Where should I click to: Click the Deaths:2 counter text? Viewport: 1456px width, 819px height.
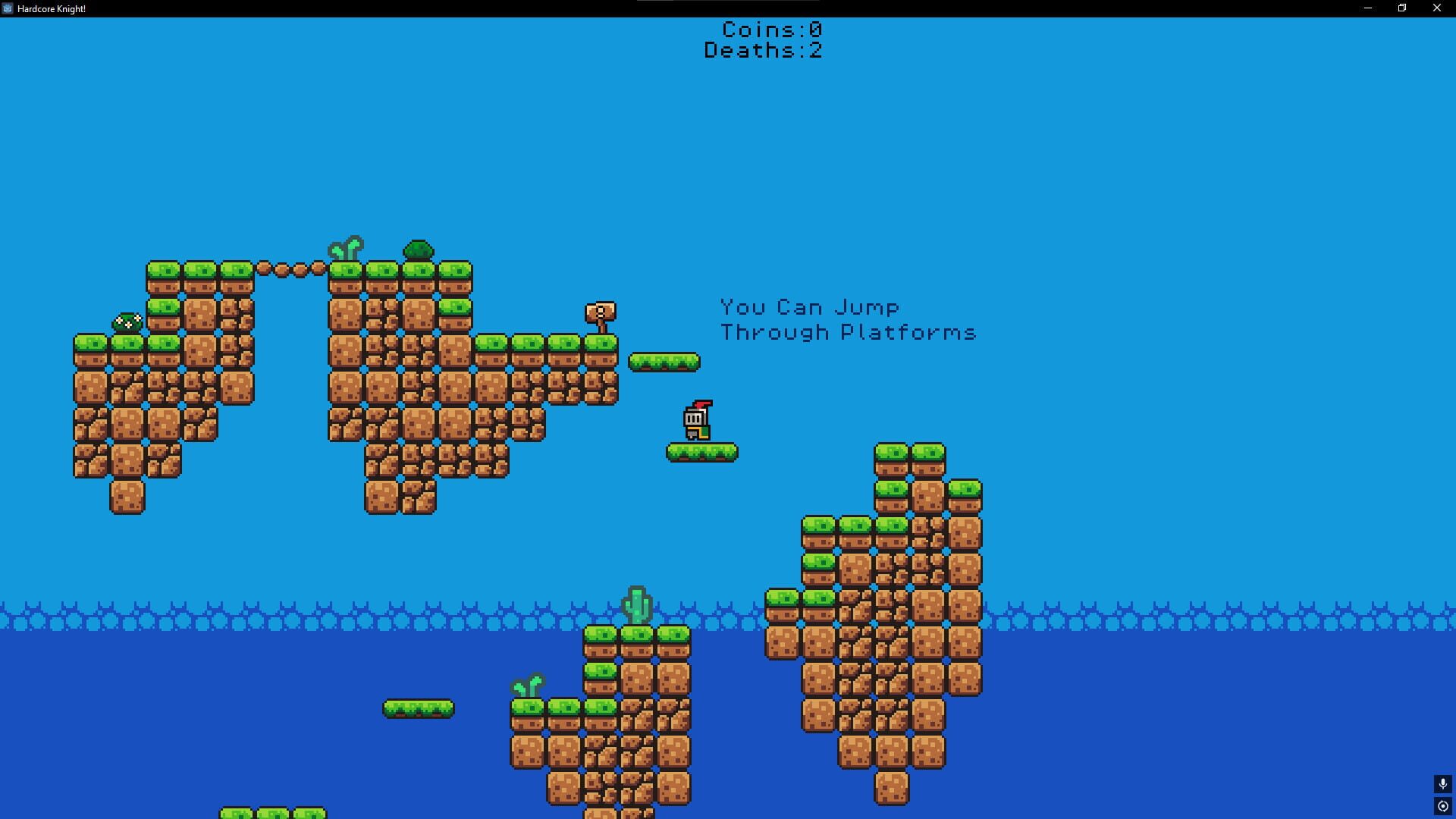click(x=762, y=51)
